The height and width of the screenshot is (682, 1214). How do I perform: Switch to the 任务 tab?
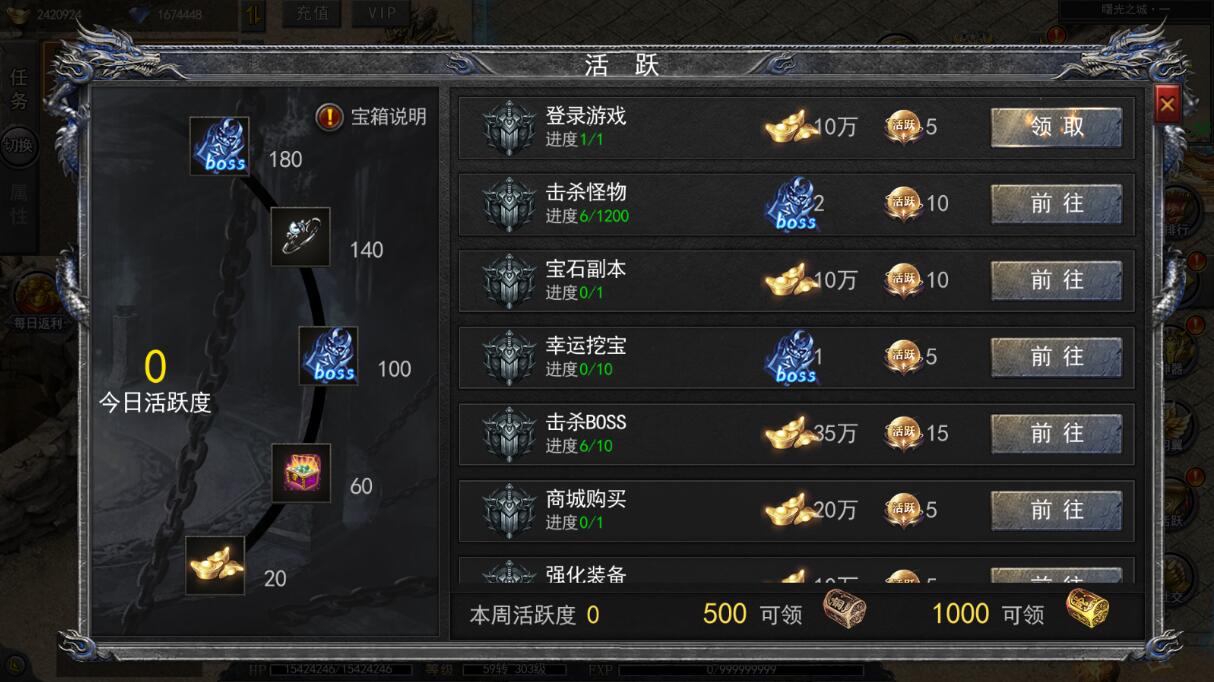19,88
